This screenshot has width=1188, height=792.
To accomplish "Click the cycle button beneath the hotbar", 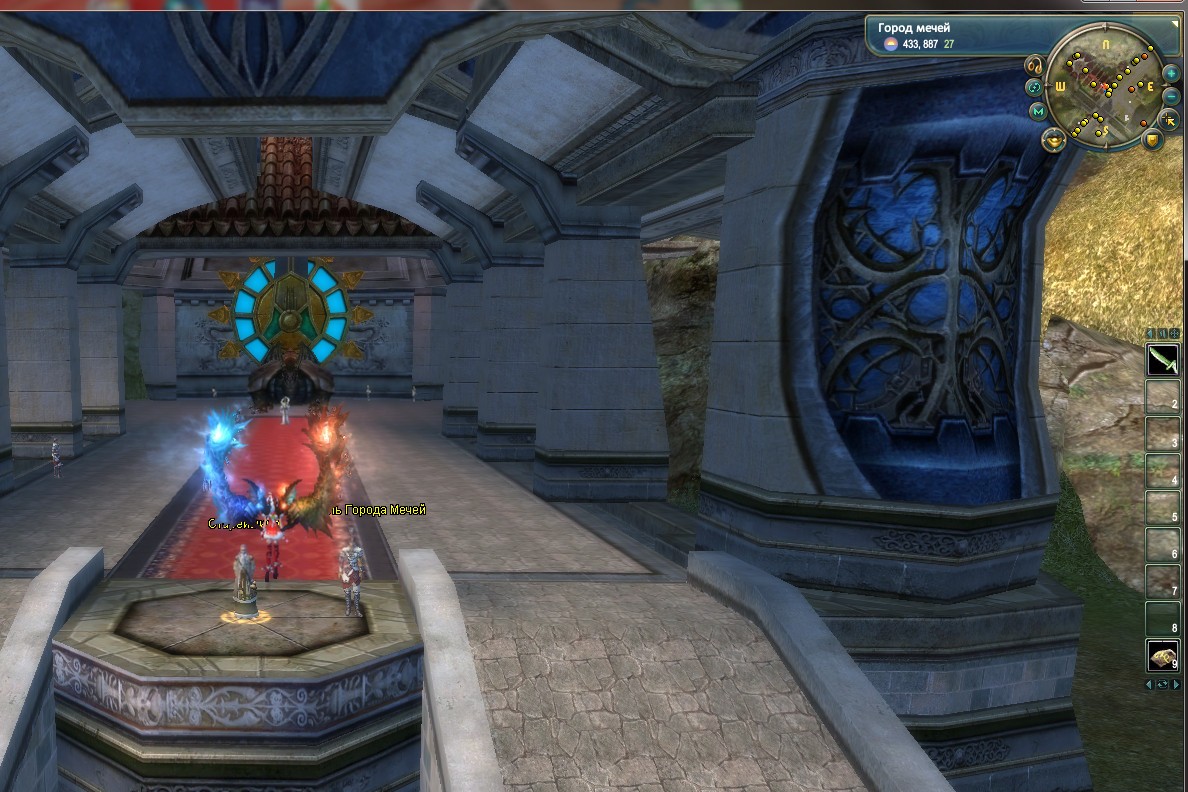I will [x=1162, y=685].
